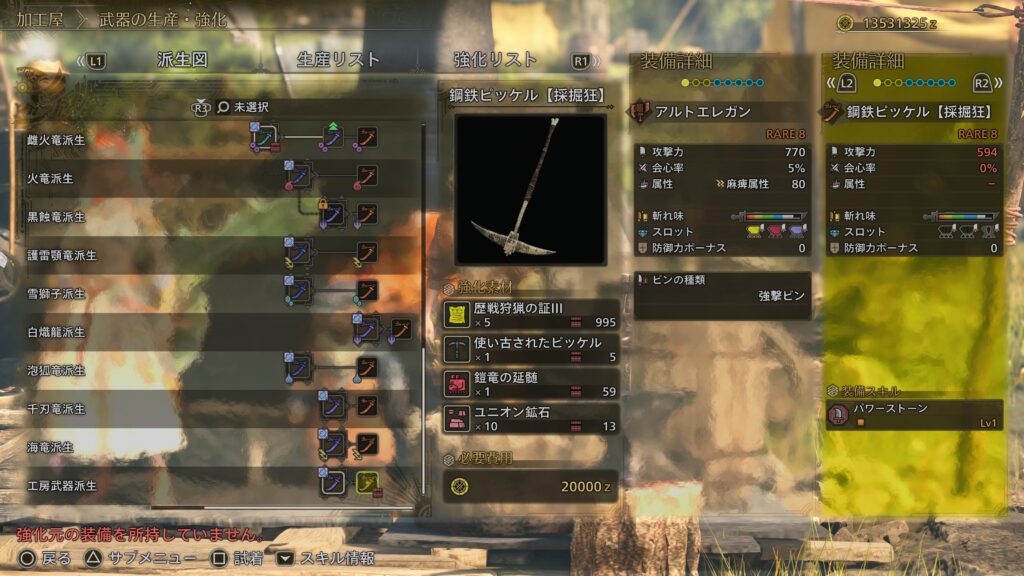
Task: Choose the ユニオン鉱石 material row
Action: tap(530, 419)
